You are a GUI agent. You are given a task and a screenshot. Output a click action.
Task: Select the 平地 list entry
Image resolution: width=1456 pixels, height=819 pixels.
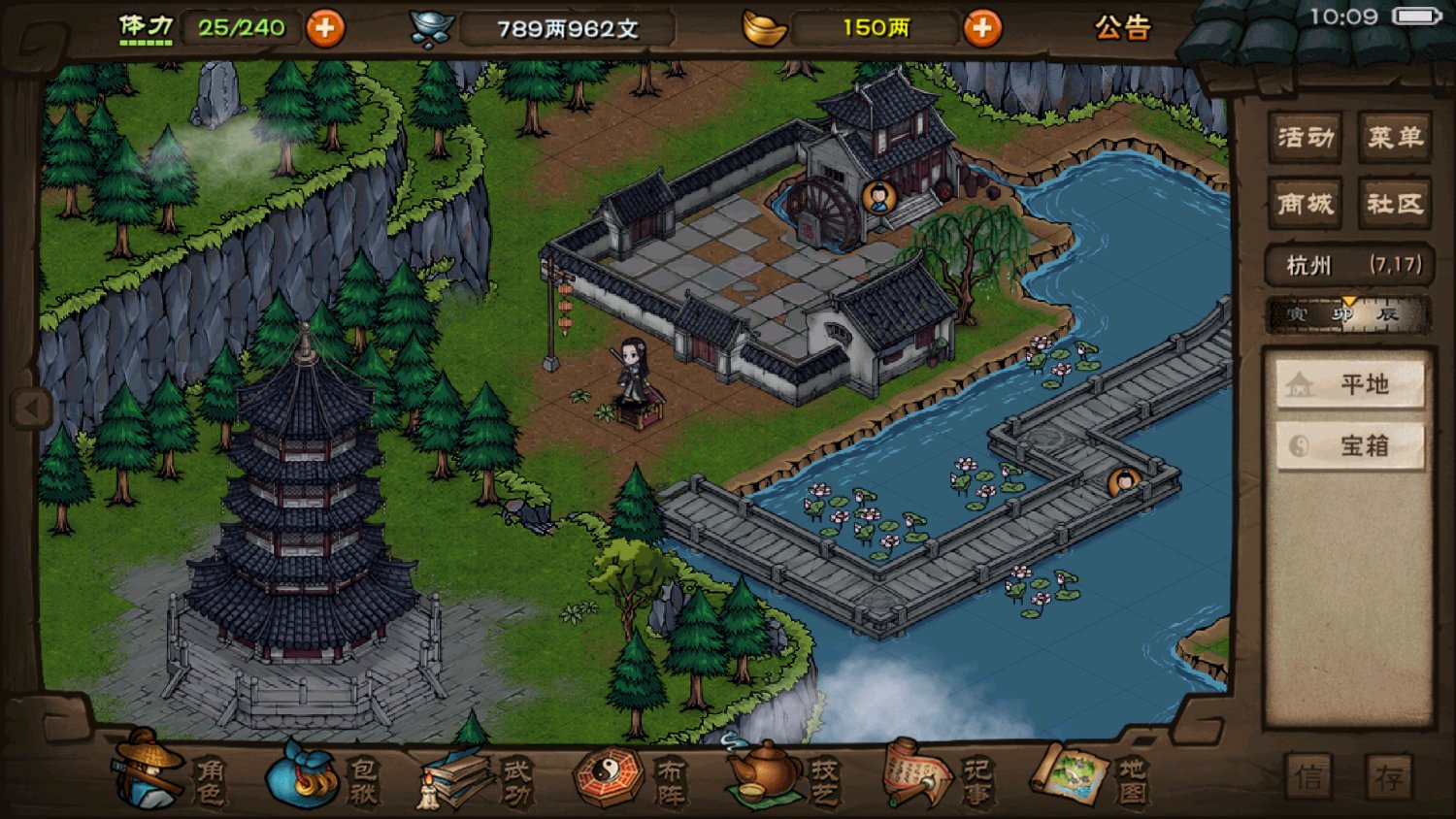coord(1350,385)
